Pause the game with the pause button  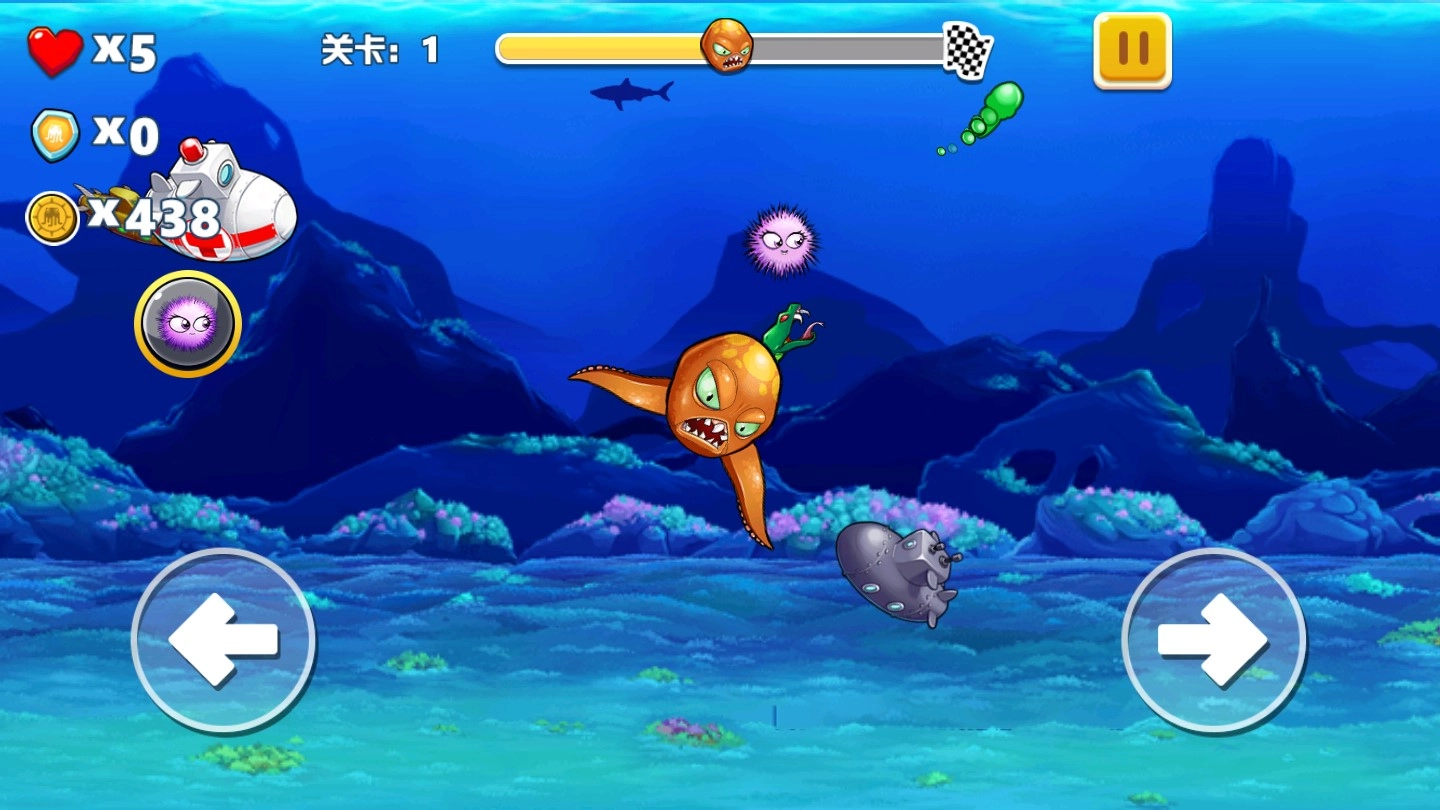pyautogui.click(x=1131, y=50)
